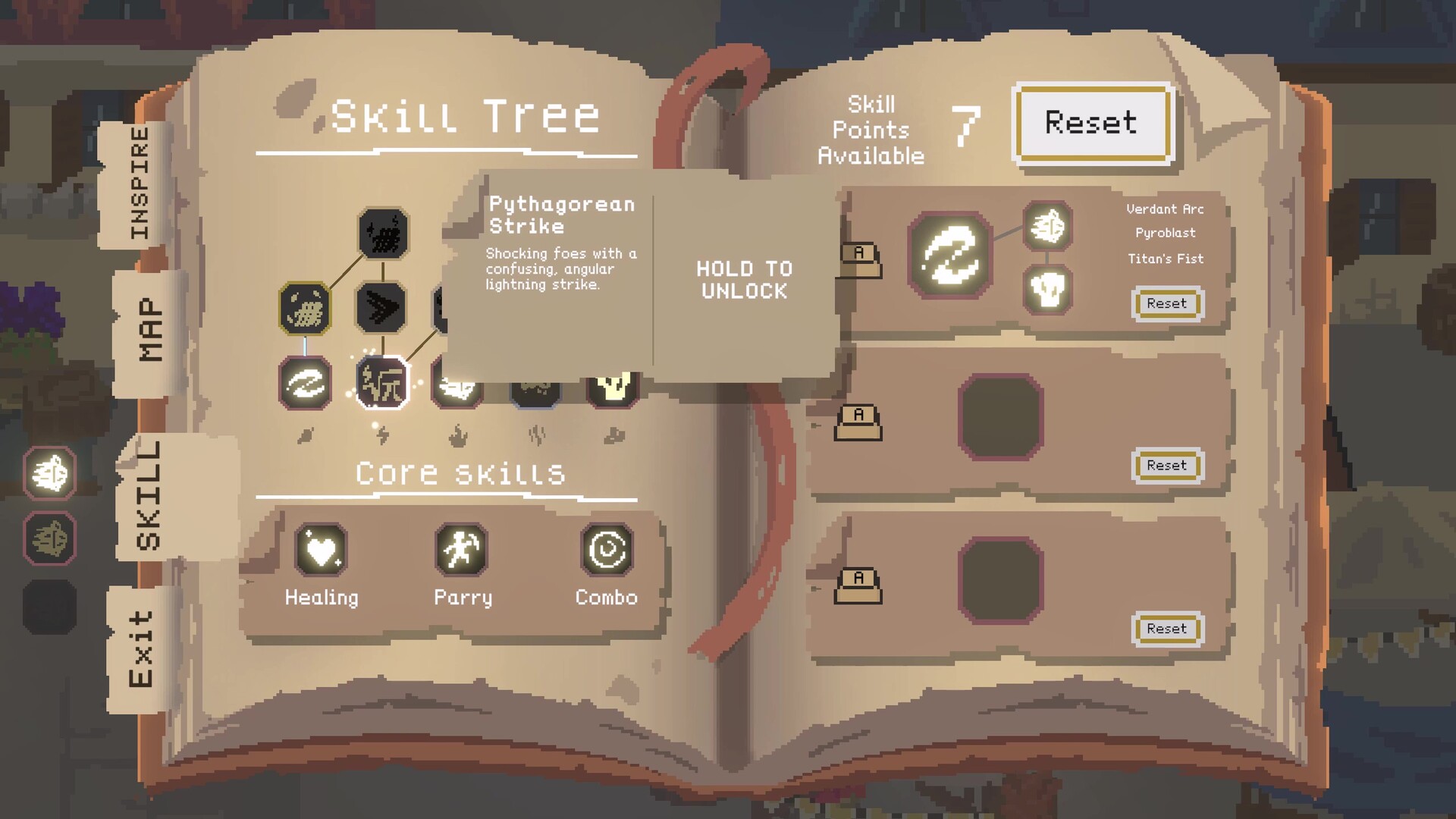This screenshot has height=819, width=1456.
Task: Select the topmost locked skill node in the tree
Action: [x=384, y=232]
